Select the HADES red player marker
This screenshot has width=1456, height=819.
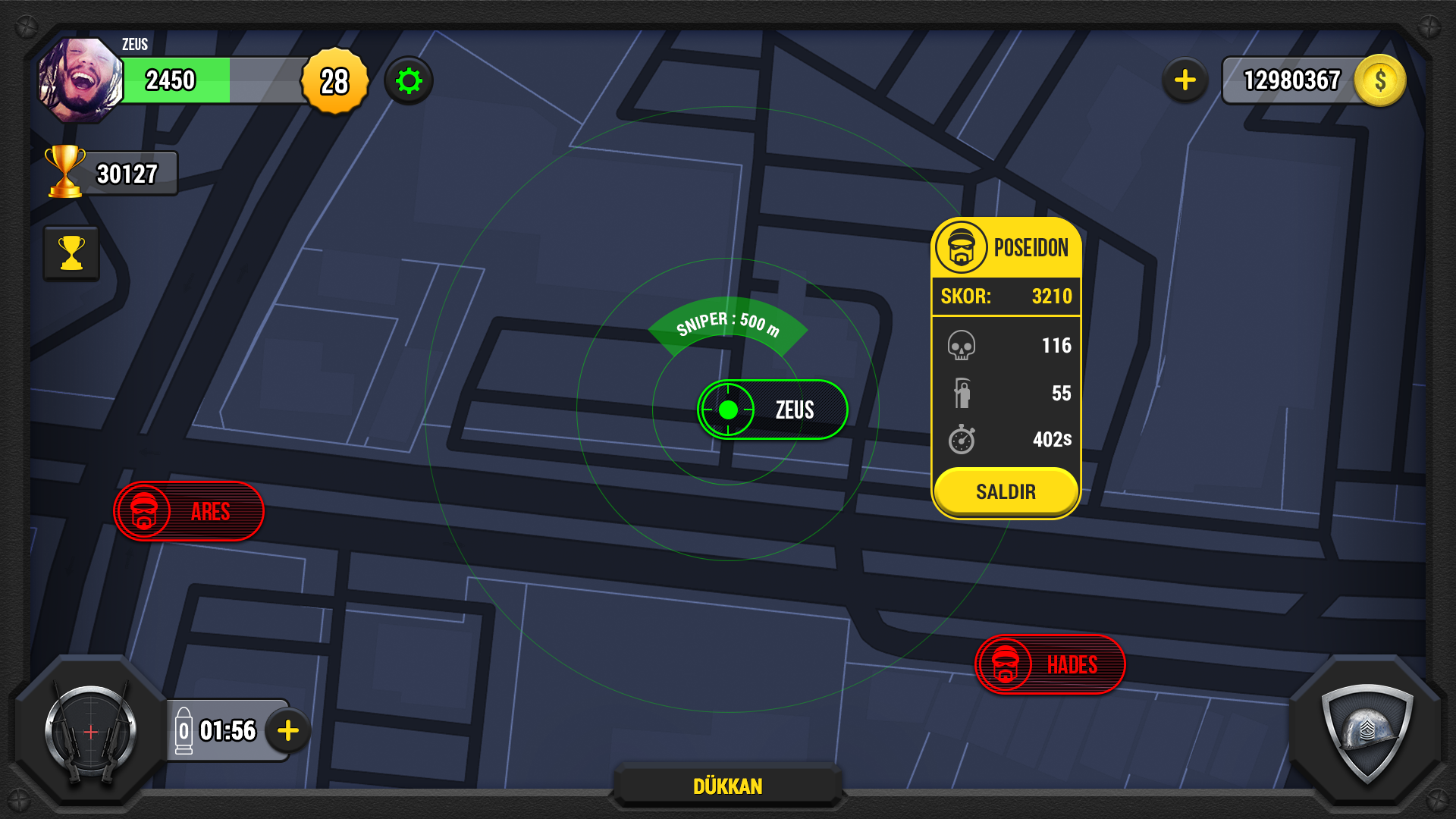click(x=1050, y=664)
